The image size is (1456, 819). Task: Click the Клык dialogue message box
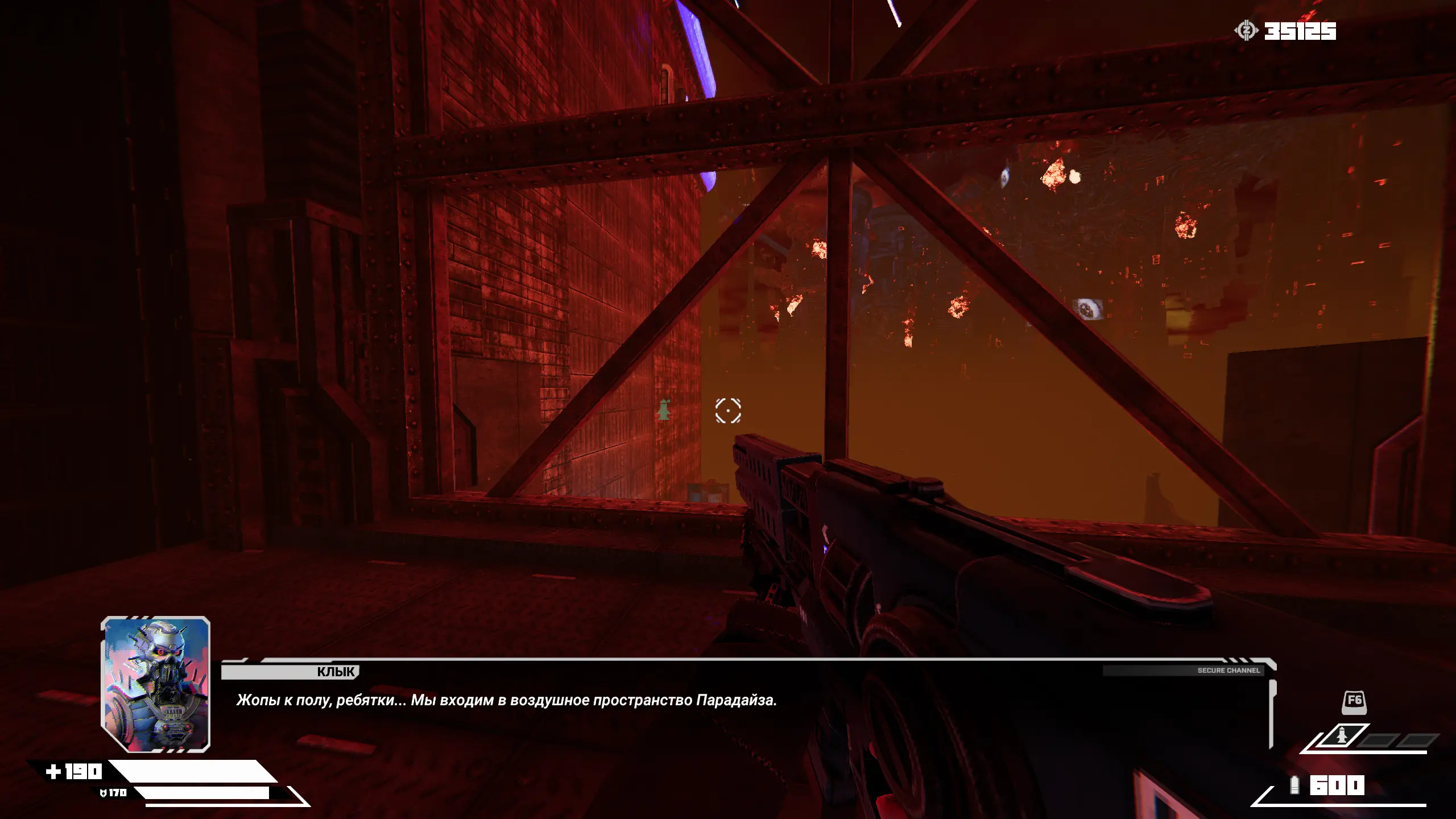coord(745,701)
